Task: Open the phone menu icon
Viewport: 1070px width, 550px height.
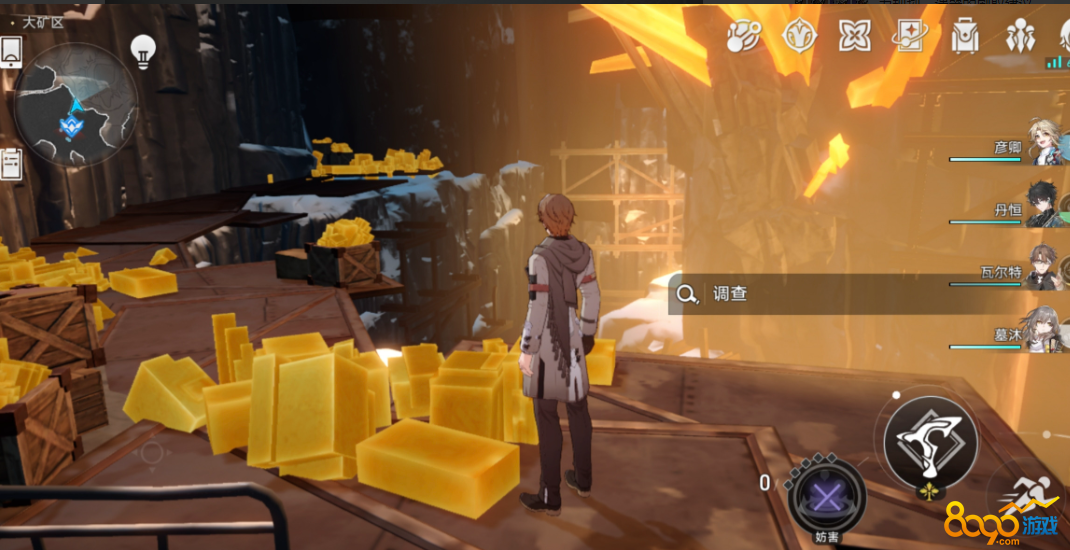Action: (x=12, y=52)
